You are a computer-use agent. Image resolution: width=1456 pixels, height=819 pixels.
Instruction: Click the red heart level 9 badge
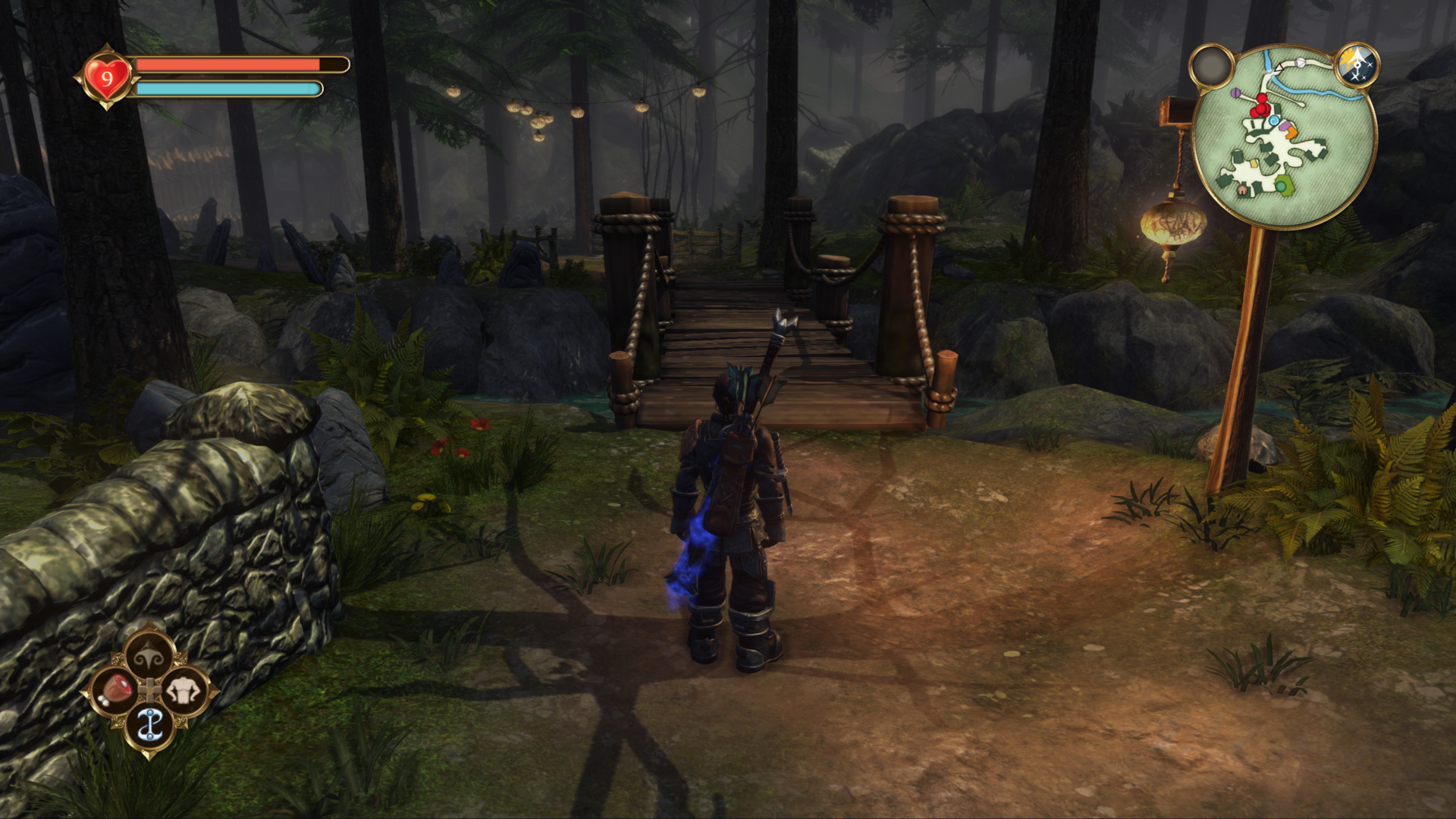(x=107, y=77)
